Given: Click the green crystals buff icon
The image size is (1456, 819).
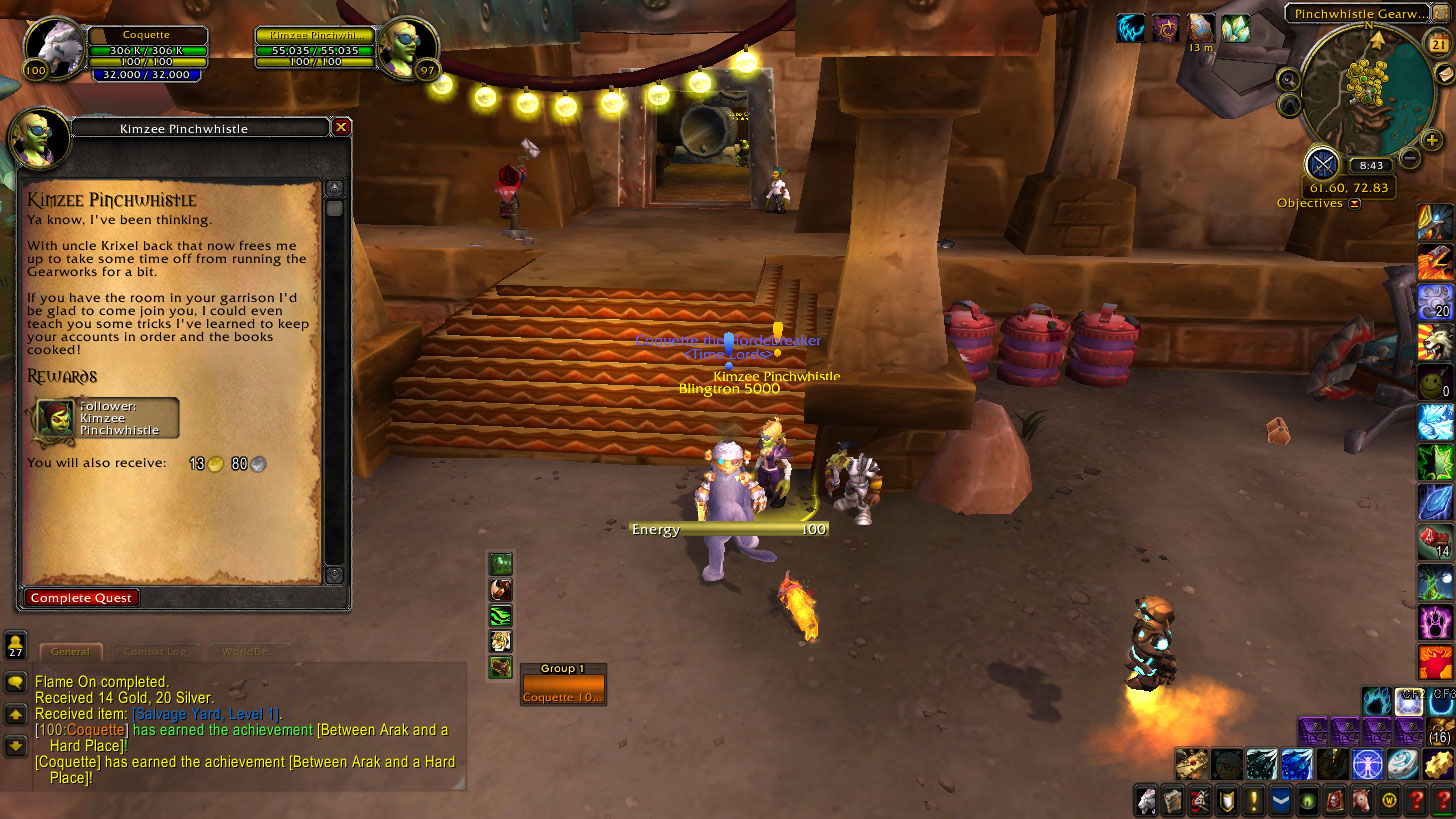Looking at the screenshot, I should [x=1235, y=28].
